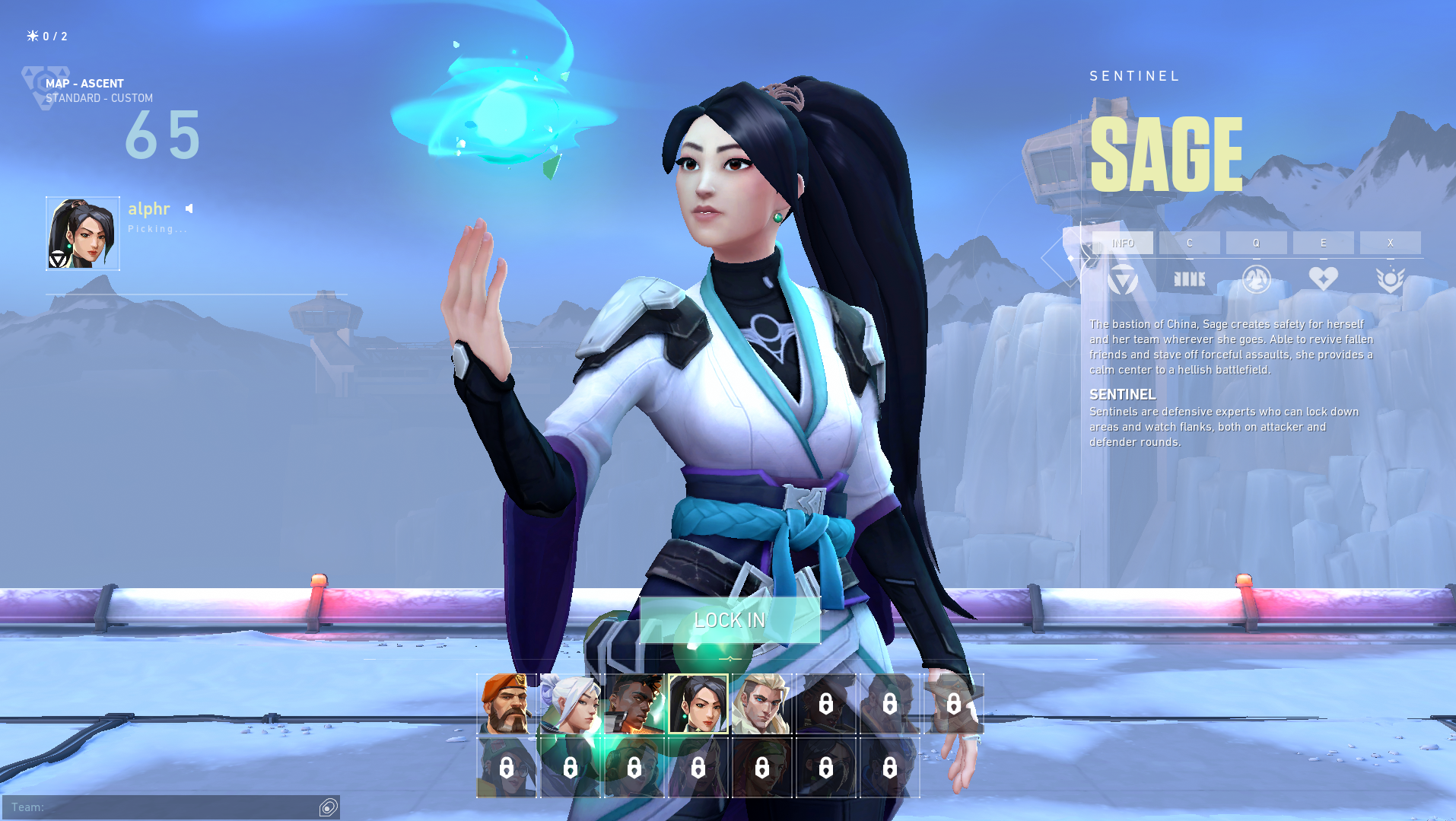Select the highlighted Sage portrait in the grid

(698, 704)
